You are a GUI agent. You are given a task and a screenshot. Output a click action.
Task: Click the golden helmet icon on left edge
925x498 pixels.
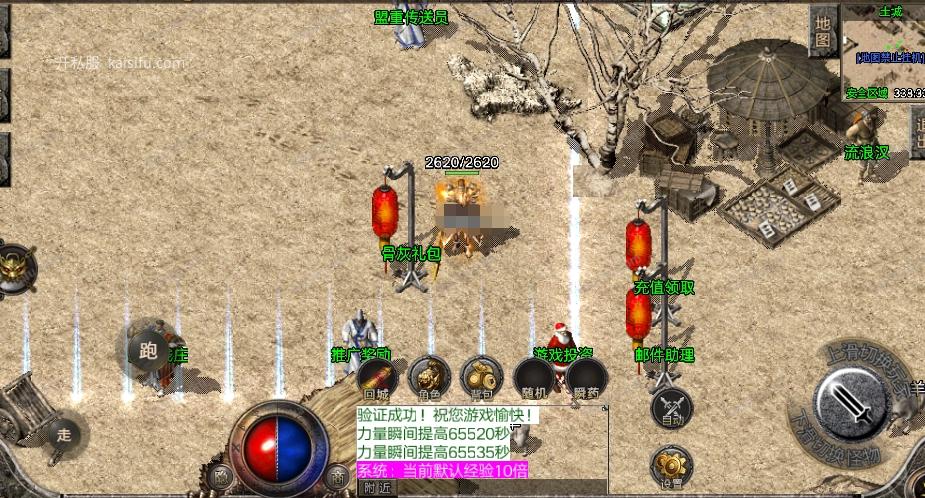pyautogui.click(x=14, y=267)
